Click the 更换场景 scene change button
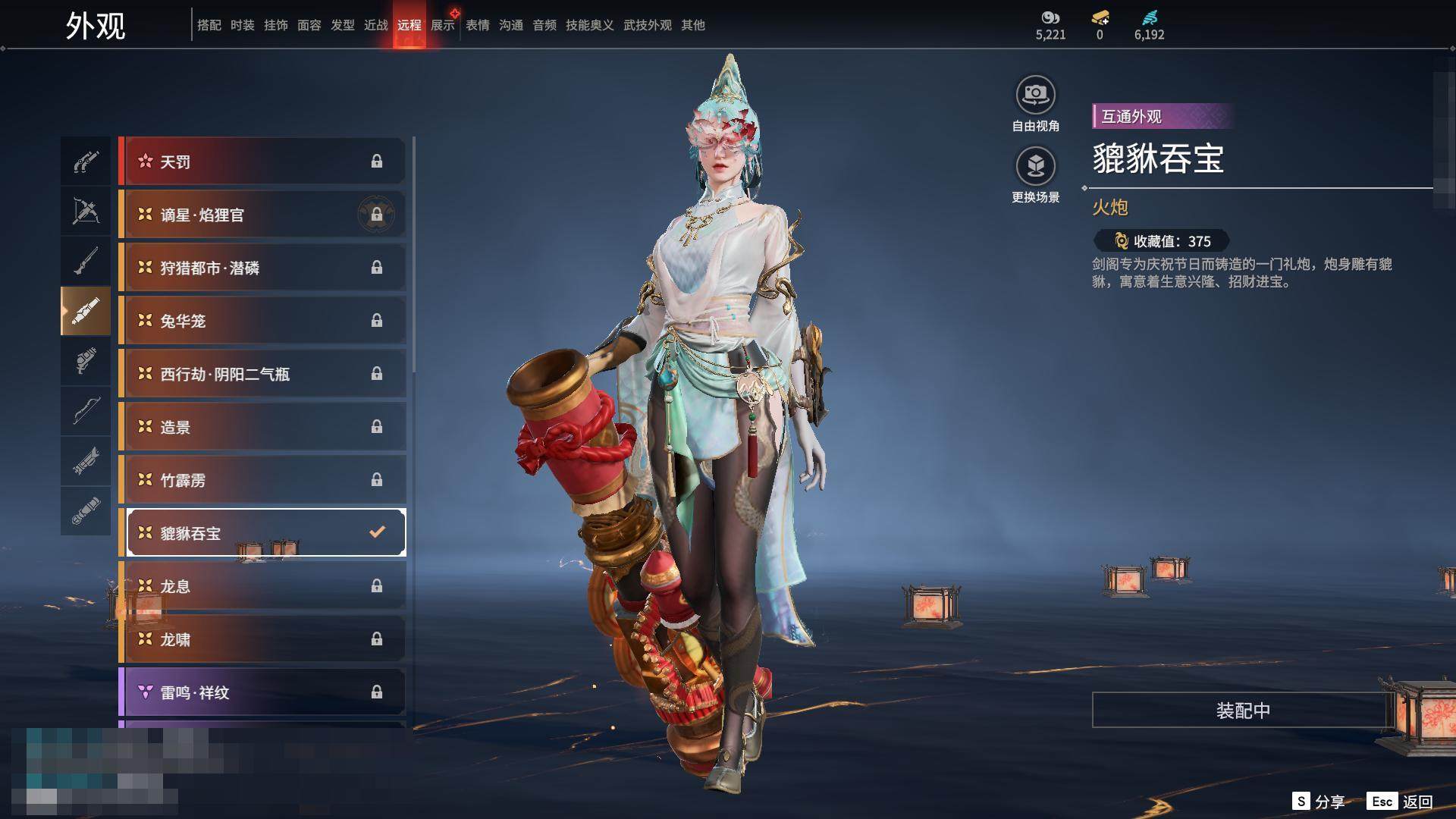 [1035, 167]
